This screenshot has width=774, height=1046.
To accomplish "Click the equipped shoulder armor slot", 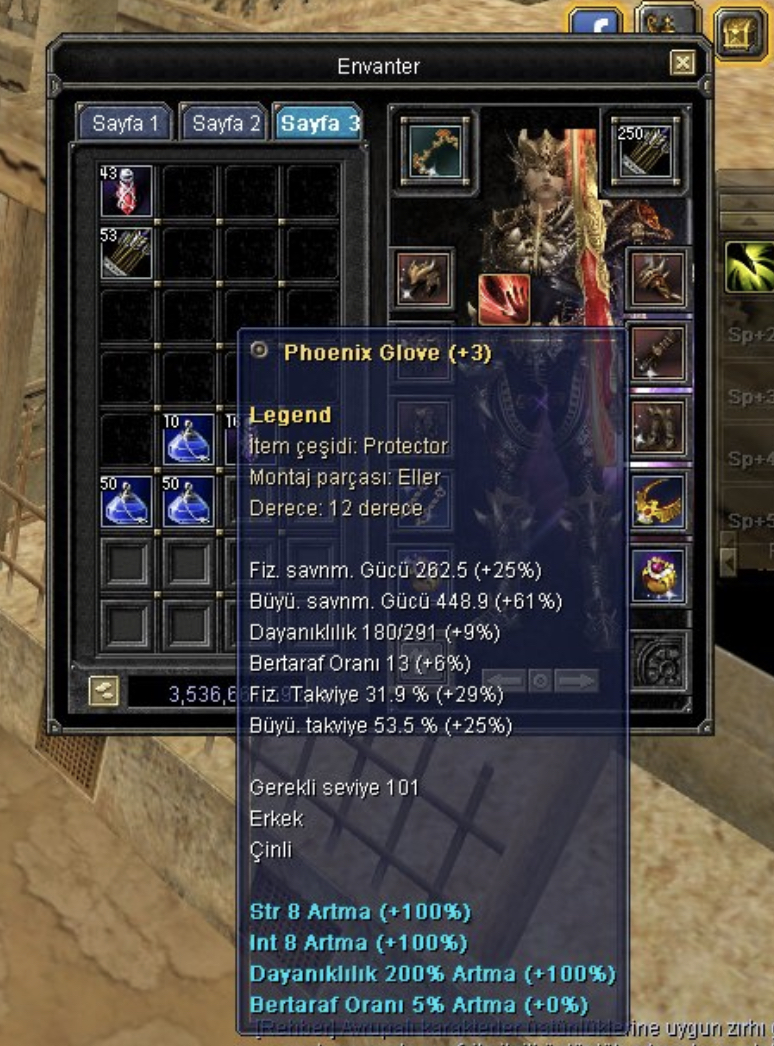I will (421, 281).
